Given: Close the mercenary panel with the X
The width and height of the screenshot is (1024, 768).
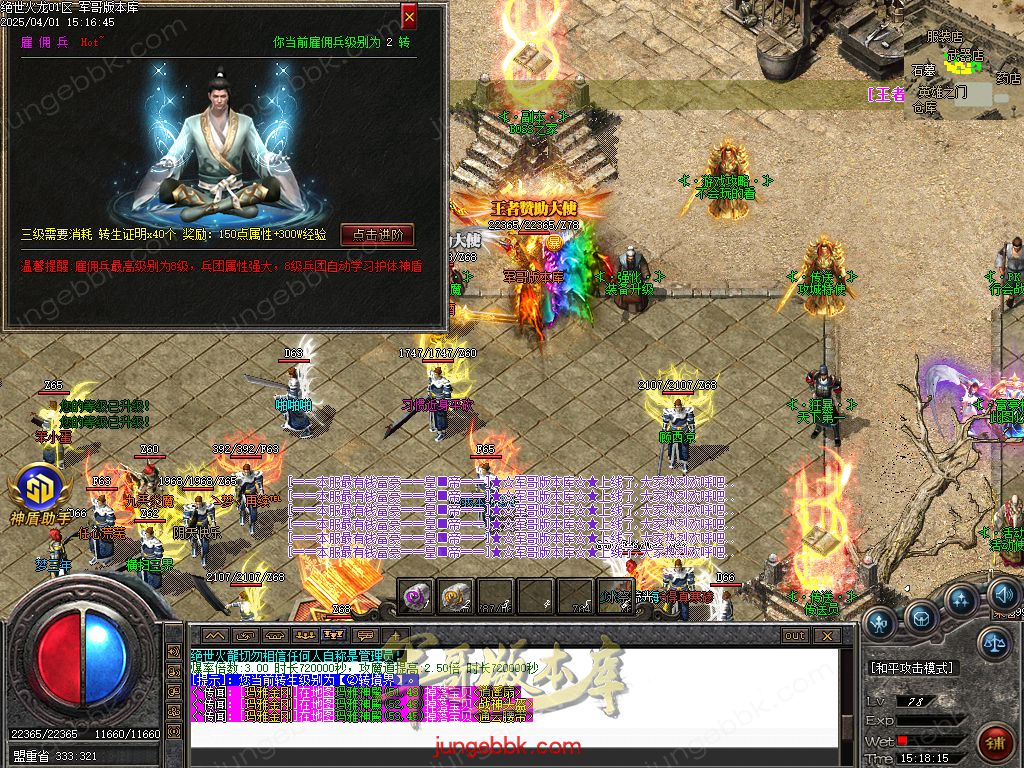Looking at the screenshot, I should point(409,16).
